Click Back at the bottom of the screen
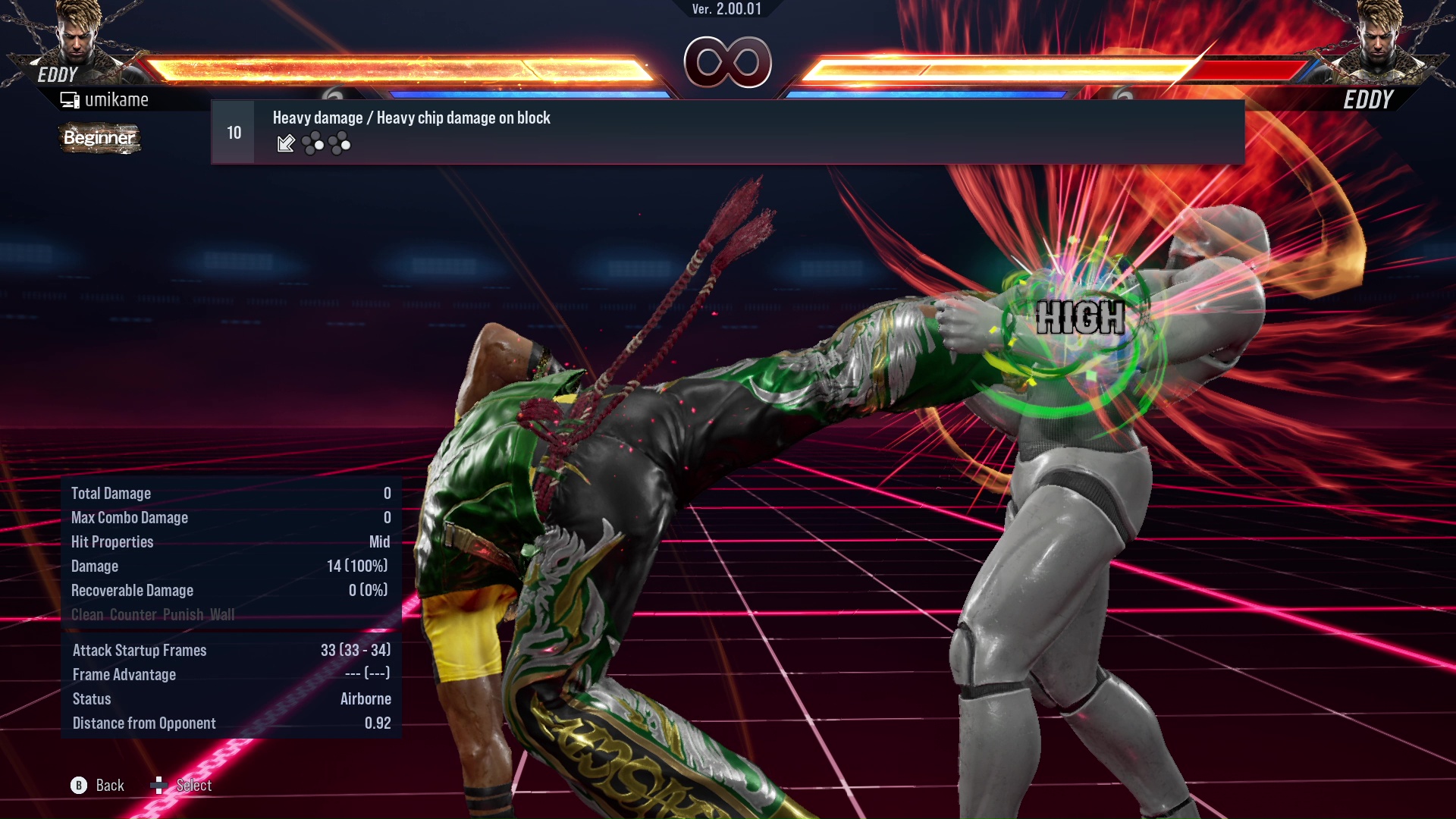 pos(108,786)
